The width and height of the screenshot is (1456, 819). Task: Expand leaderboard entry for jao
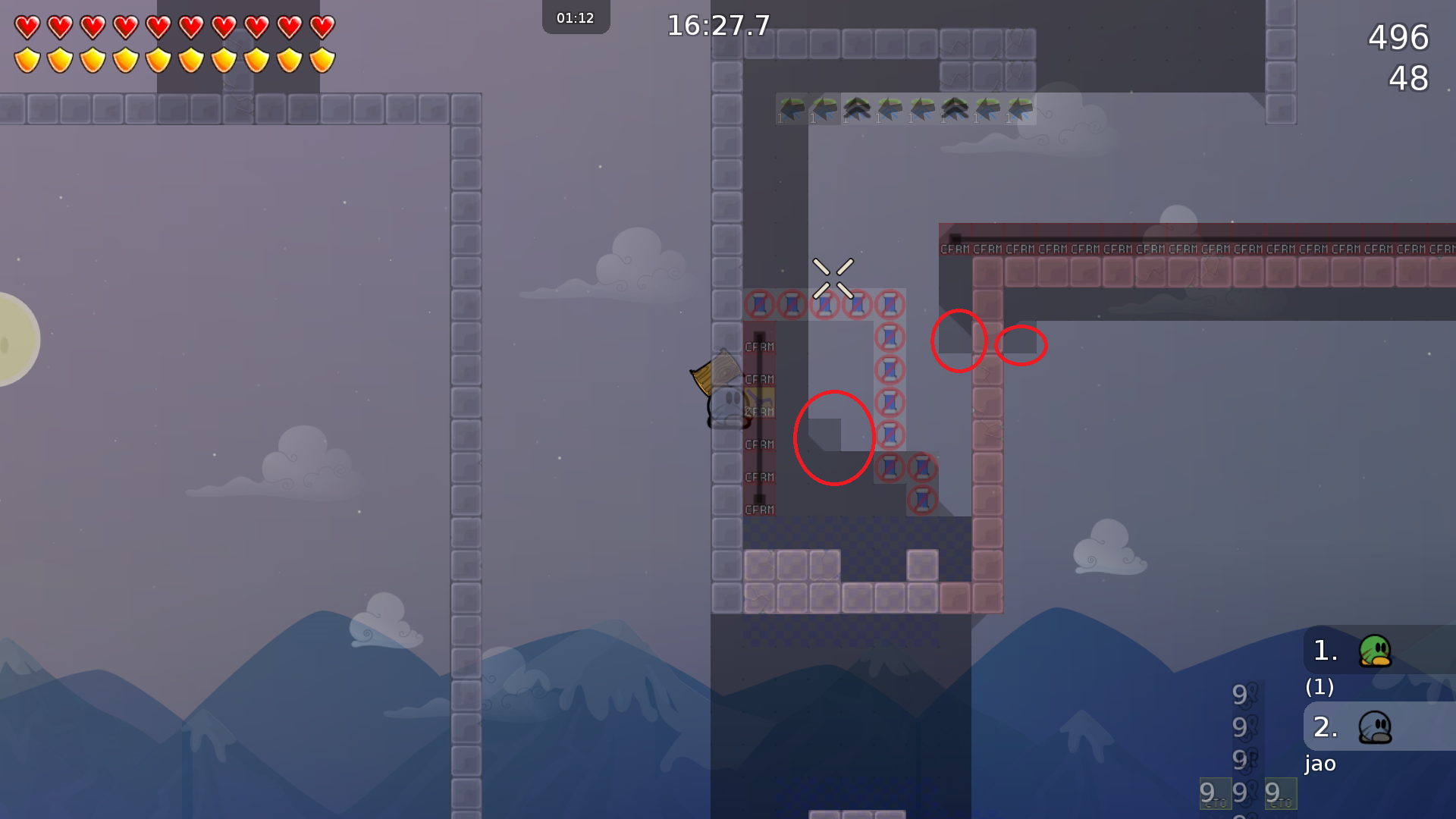1319,764
